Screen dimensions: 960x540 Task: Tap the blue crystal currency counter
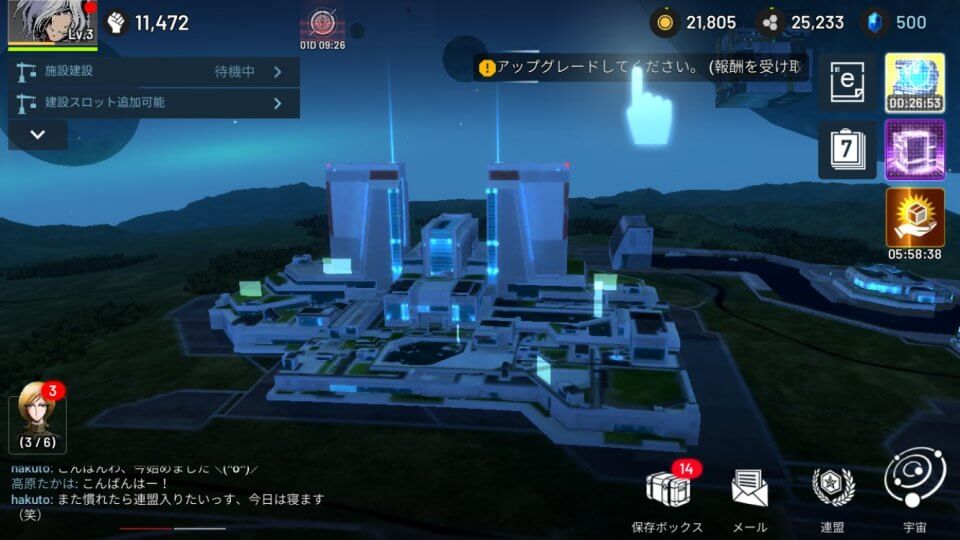tap(896, 22)
